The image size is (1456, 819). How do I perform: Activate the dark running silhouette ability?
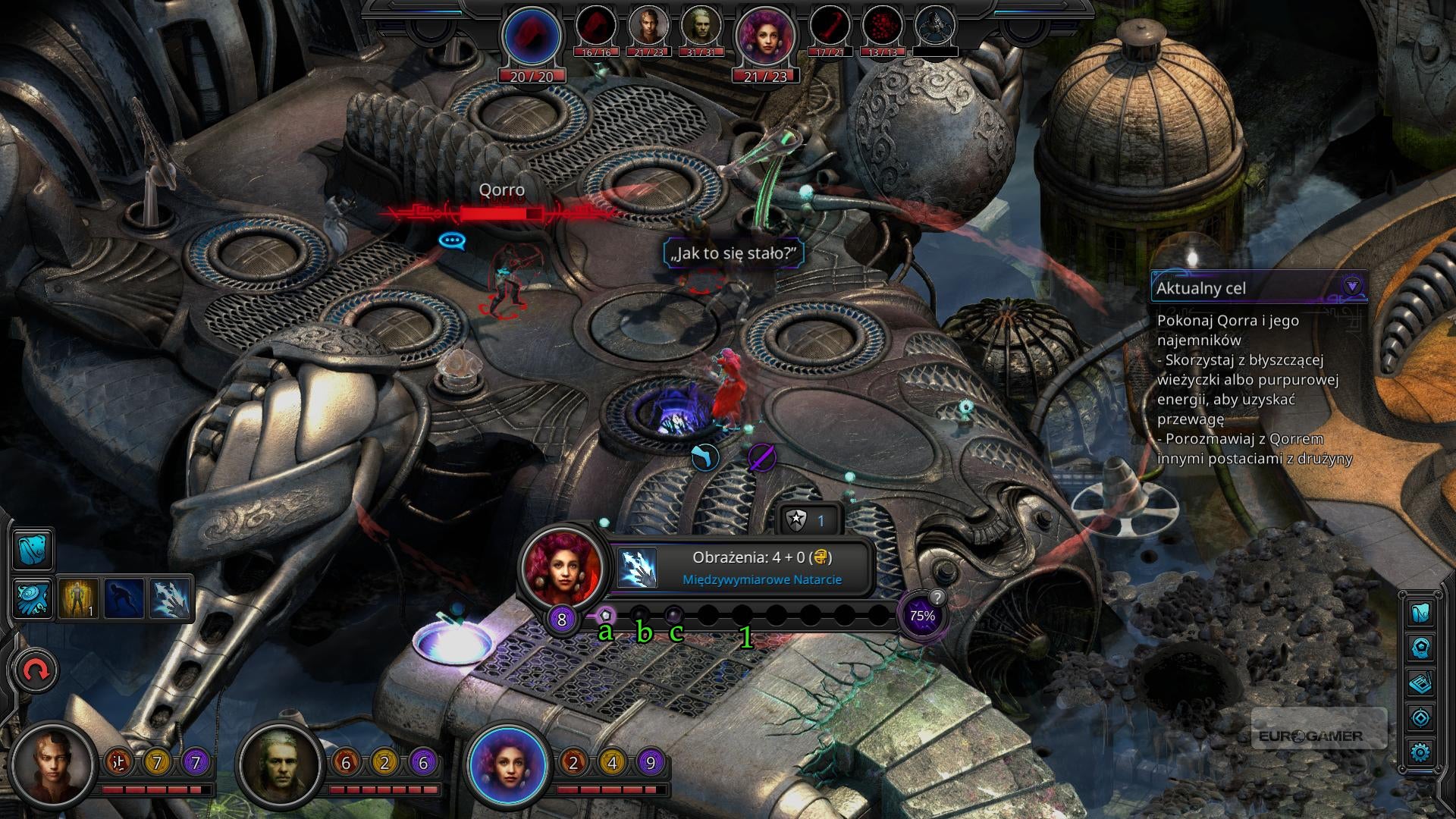click(x=124, y=598)
